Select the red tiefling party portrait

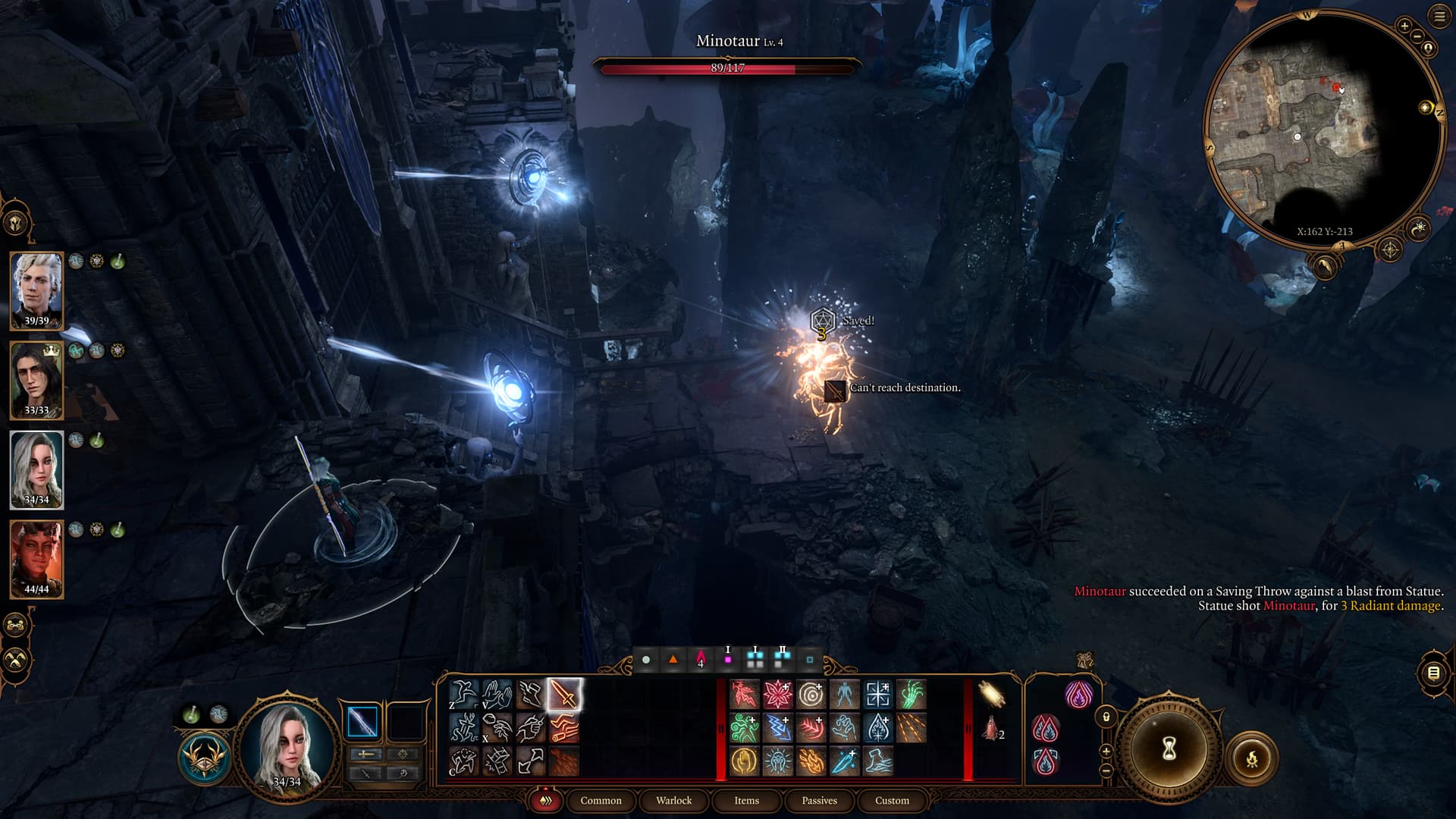[36, 557]
